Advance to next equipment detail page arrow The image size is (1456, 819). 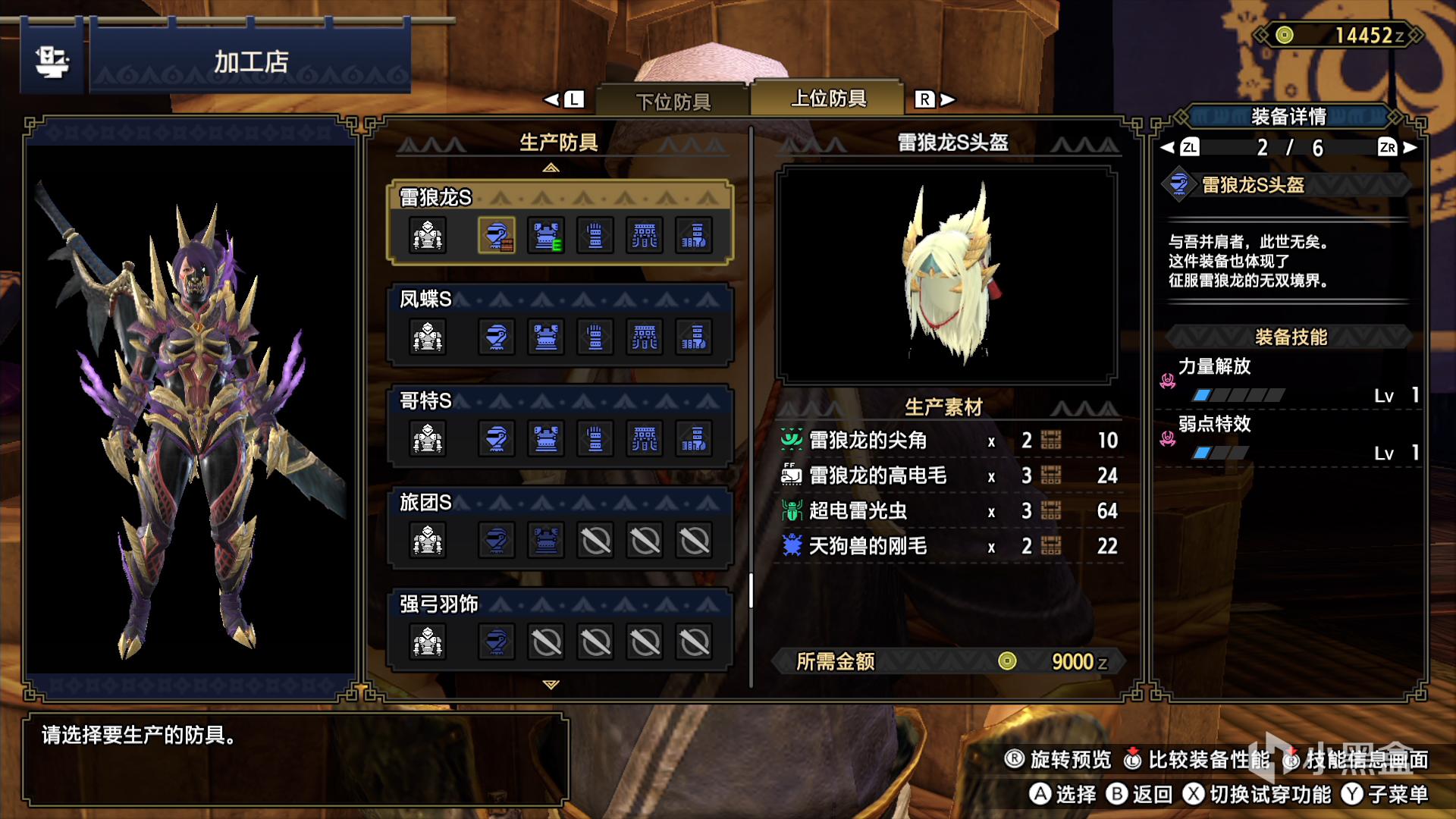click(1410, 147)
